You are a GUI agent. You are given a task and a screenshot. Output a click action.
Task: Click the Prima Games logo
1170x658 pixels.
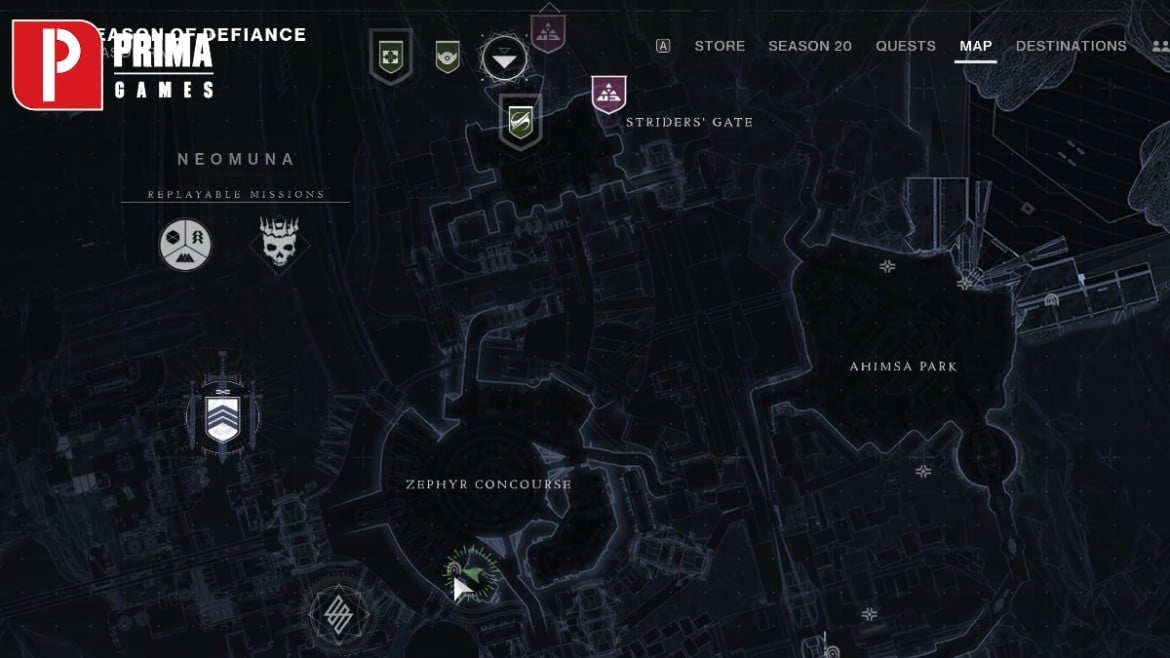(113, 64)
